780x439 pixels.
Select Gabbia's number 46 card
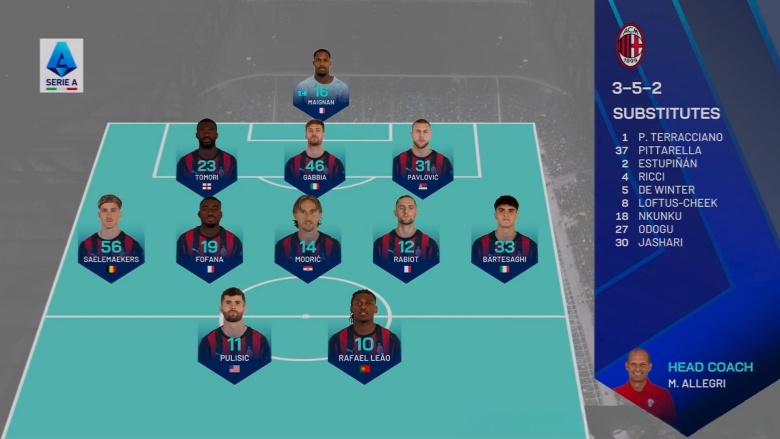point(314,165)
